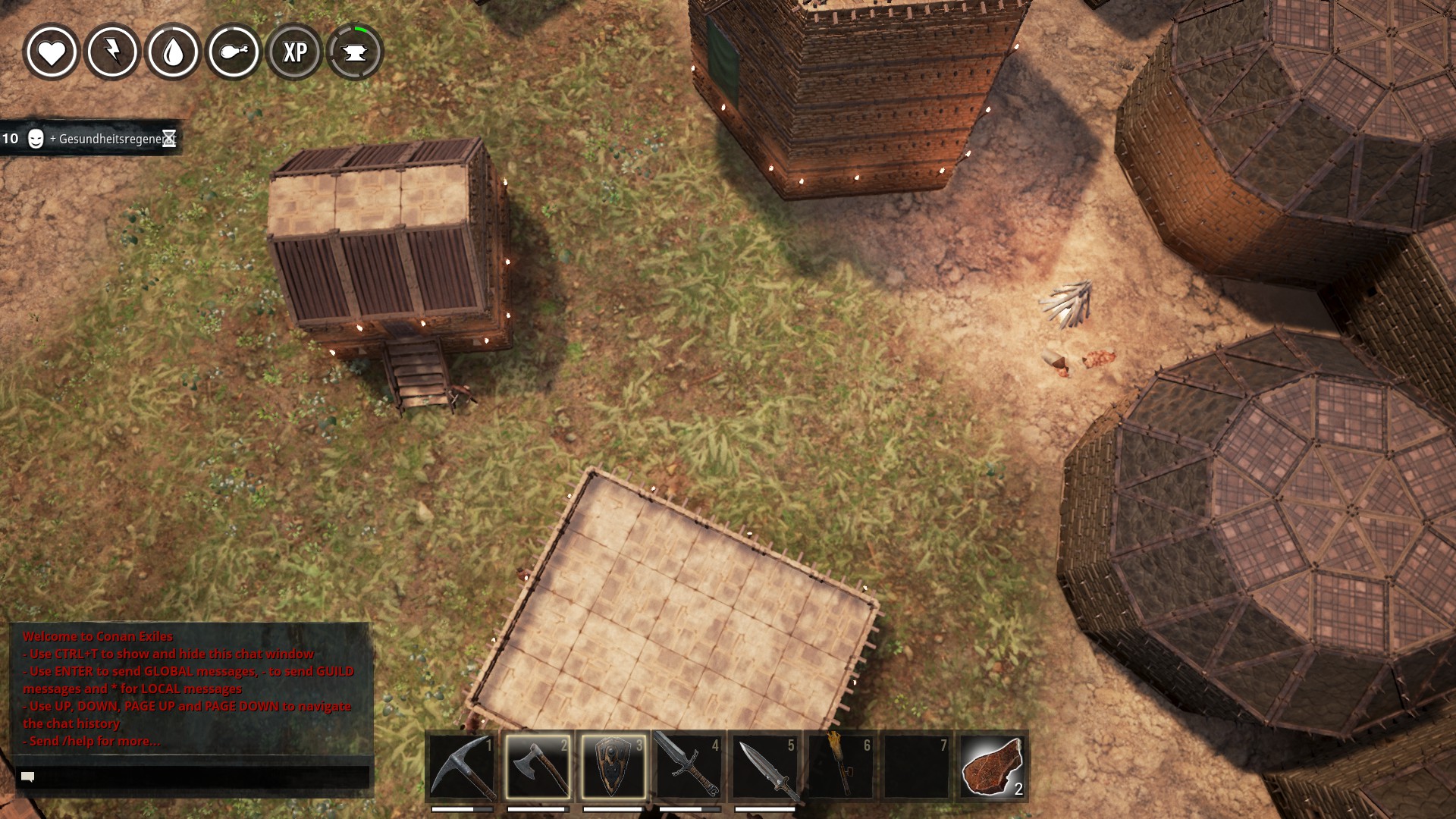
Task: Pick the dagger in hotbar slot 5
Action: (x=765, y=767)
